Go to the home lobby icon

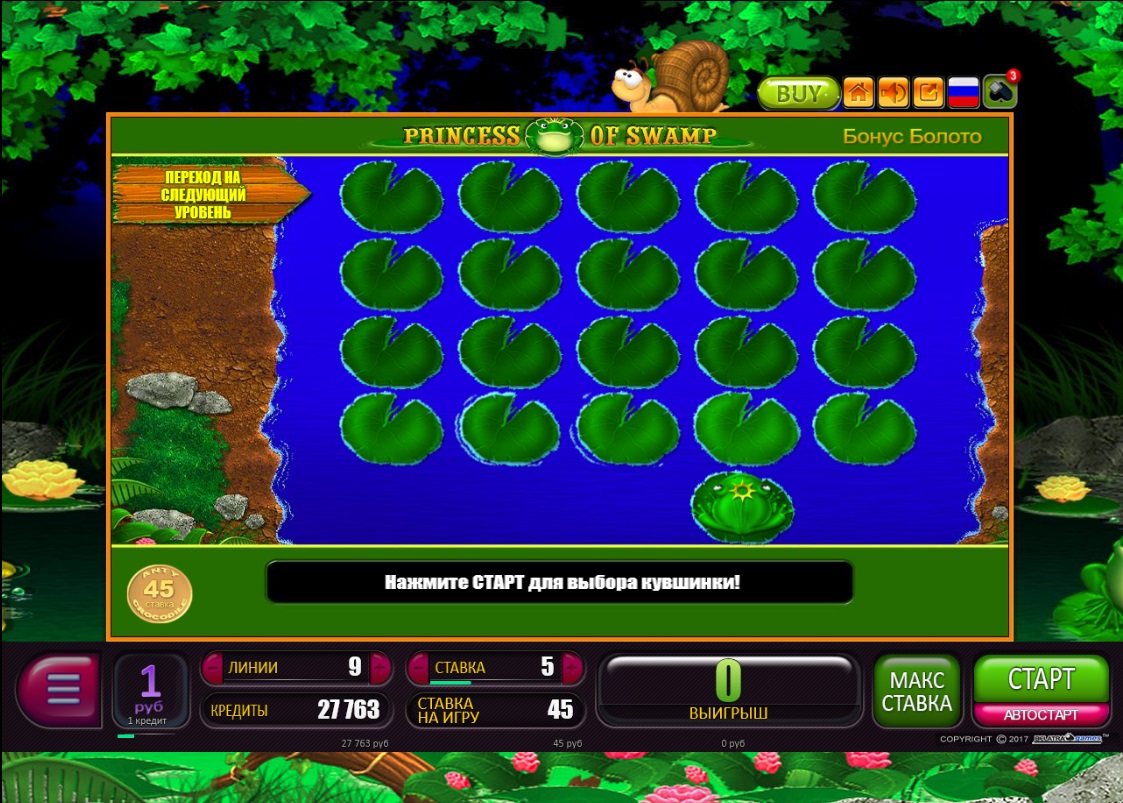click(858, 93)
